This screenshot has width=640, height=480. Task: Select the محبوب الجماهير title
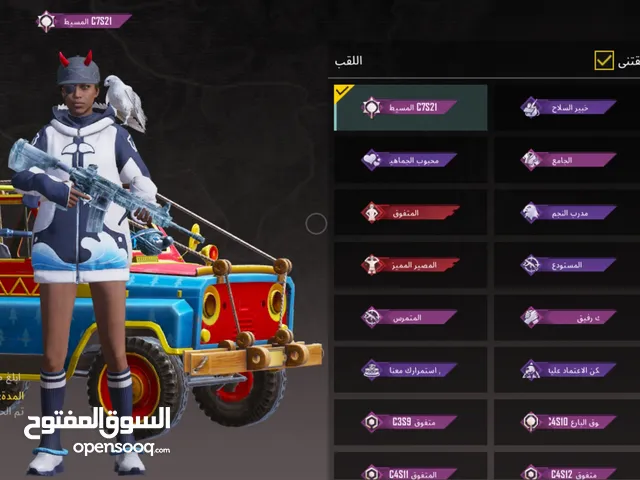pos(410,159)
